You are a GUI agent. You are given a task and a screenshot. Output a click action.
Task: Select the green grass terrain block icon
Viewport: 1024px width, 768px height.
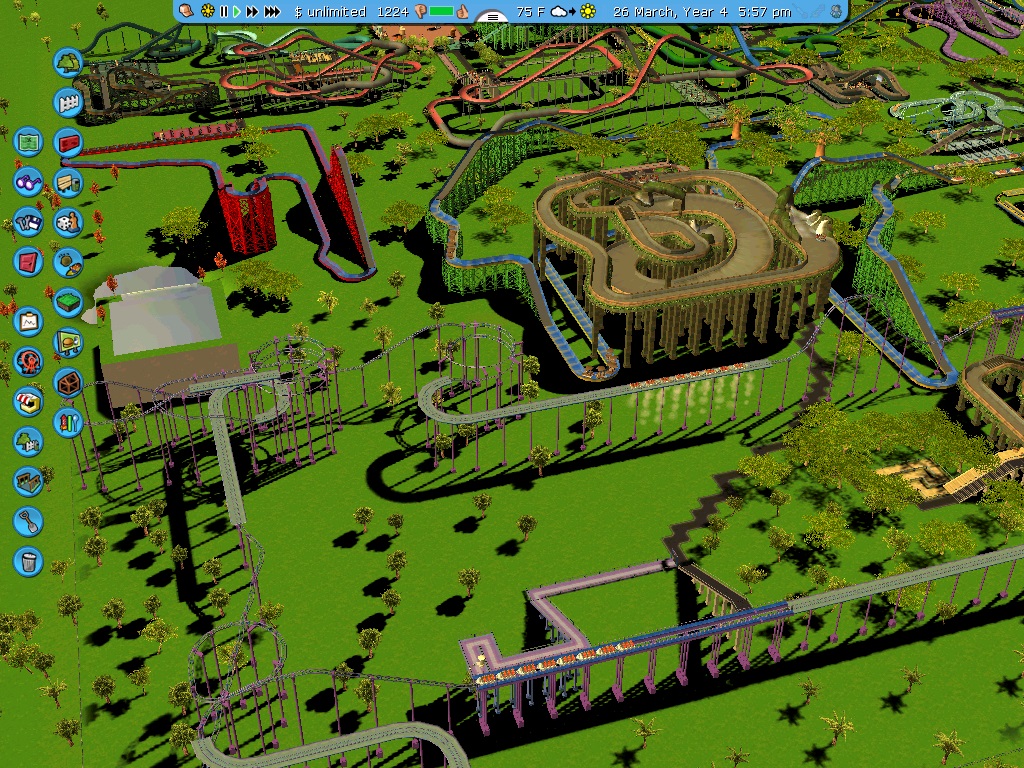click(x=68, y=301)
